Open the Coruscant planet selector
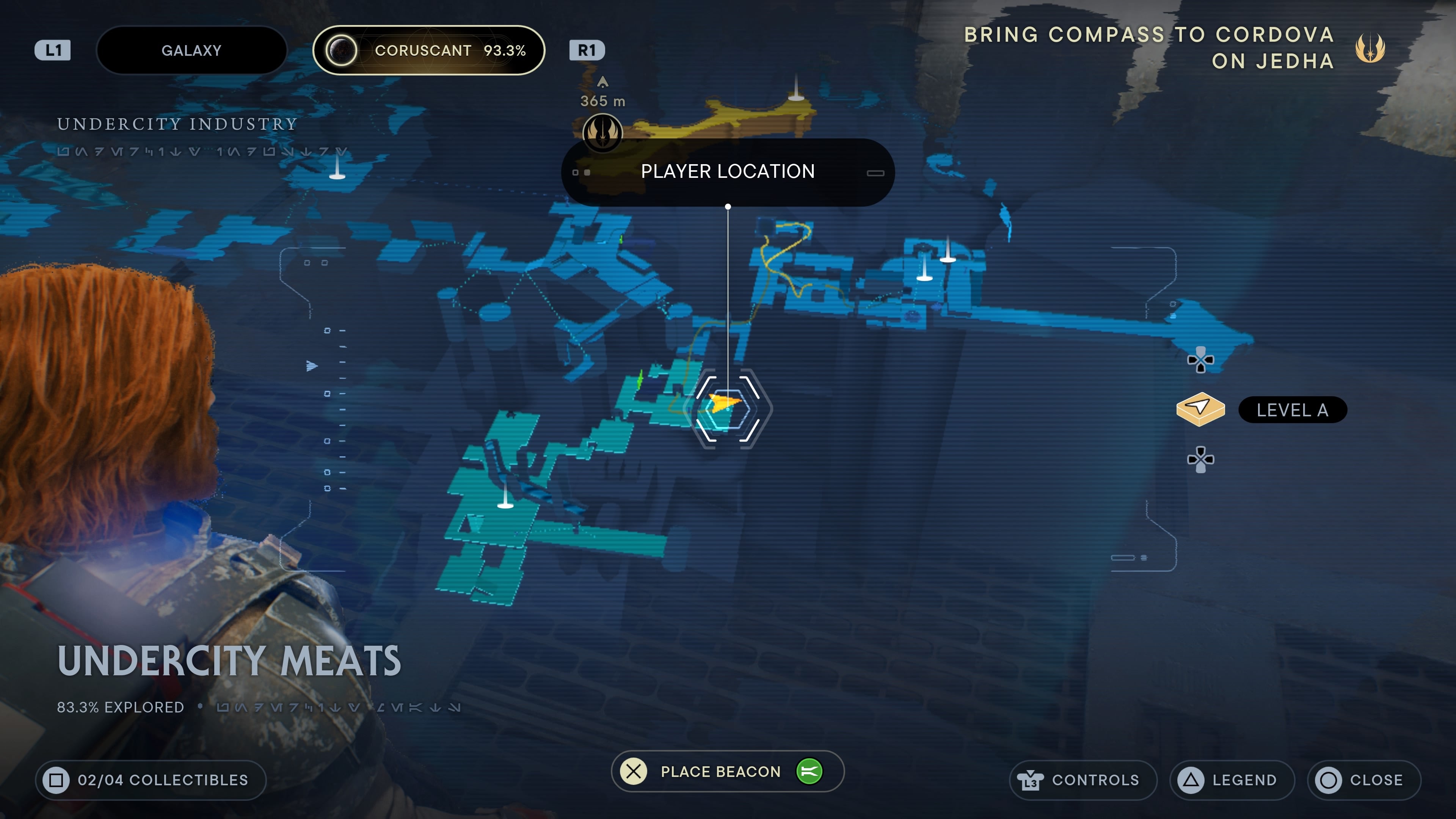Viewport: 1456px width, 819px height. pyautogui.click(x=429, y=50)
